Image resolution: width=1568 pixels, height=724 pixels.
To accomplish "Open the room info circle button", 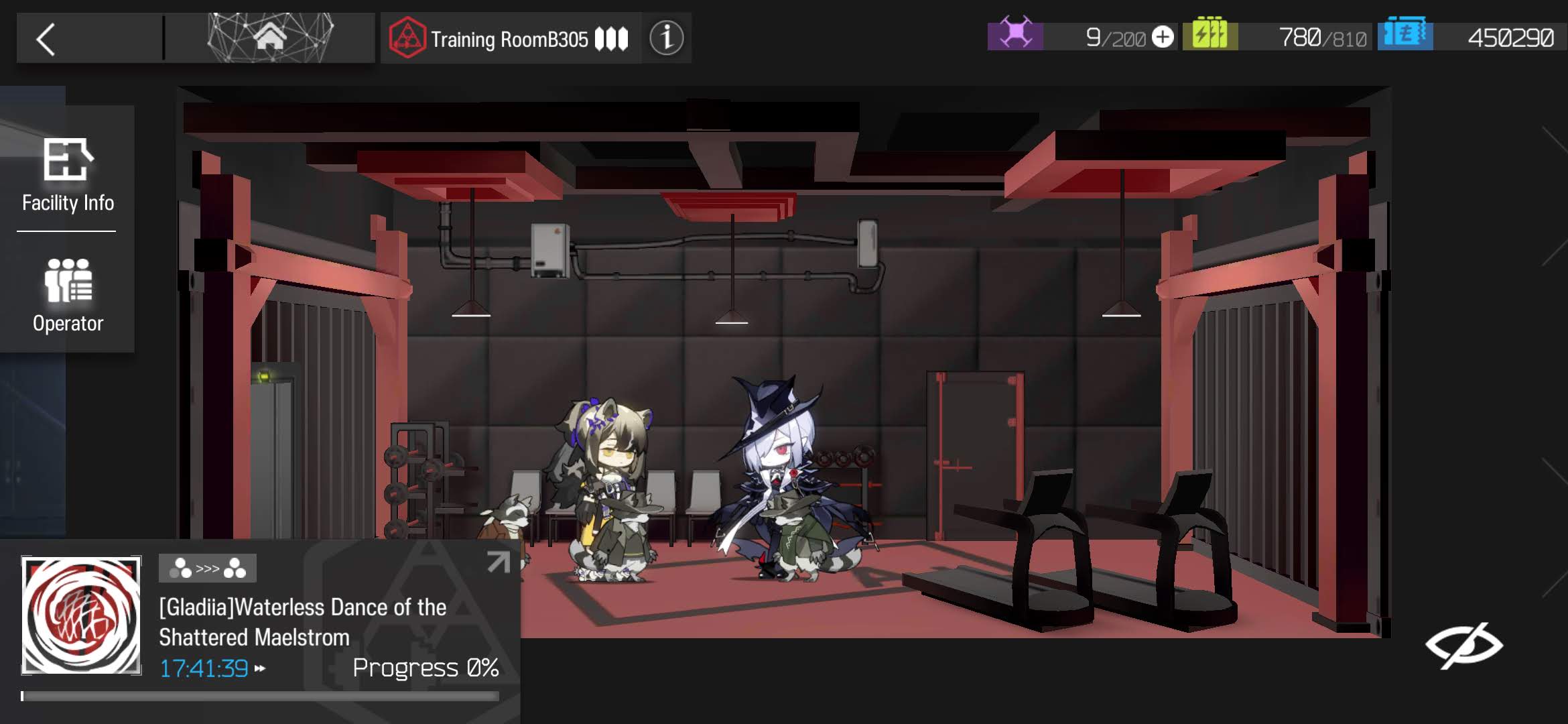I will [666, 38].
